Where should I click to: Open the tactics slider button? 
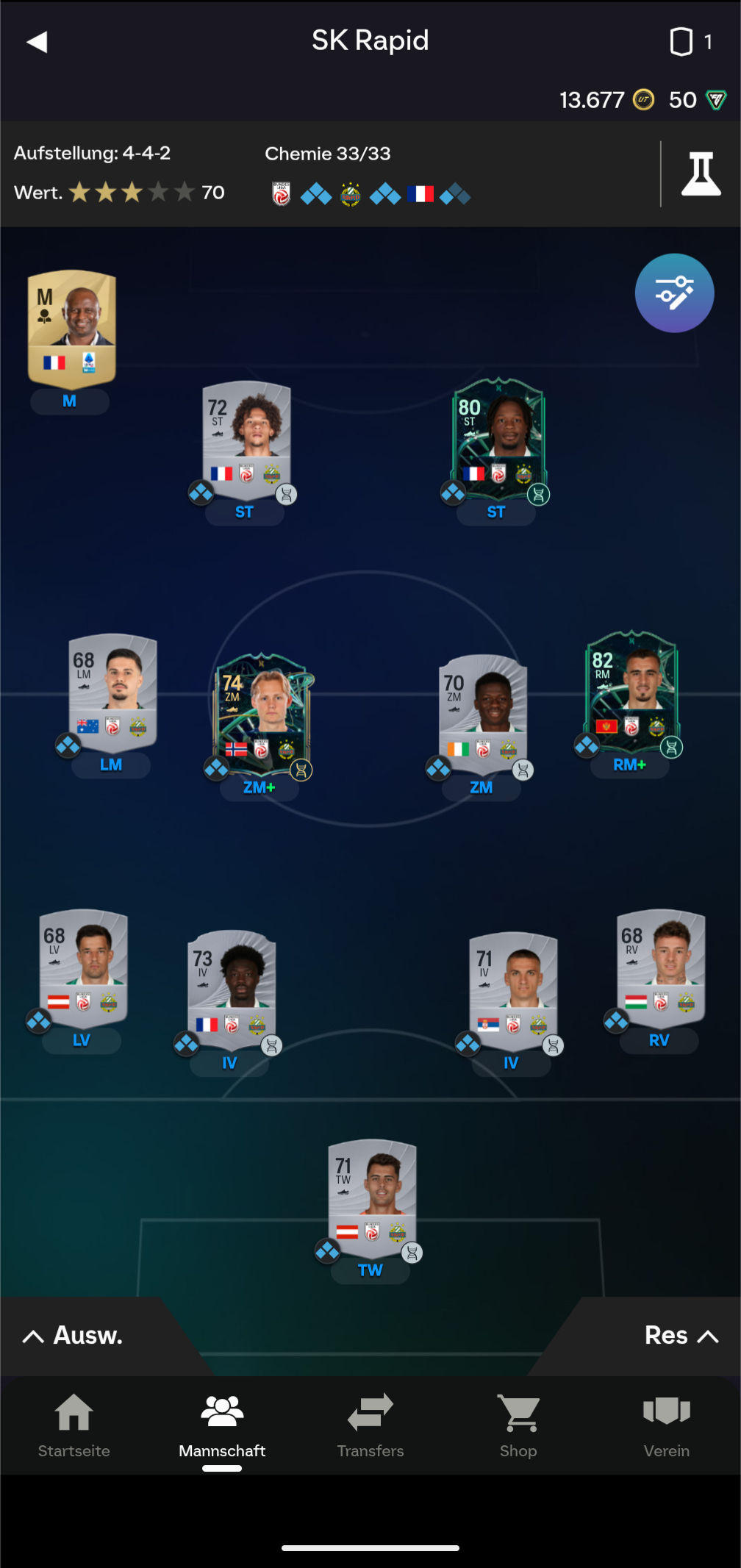click(x=674, y=293)
